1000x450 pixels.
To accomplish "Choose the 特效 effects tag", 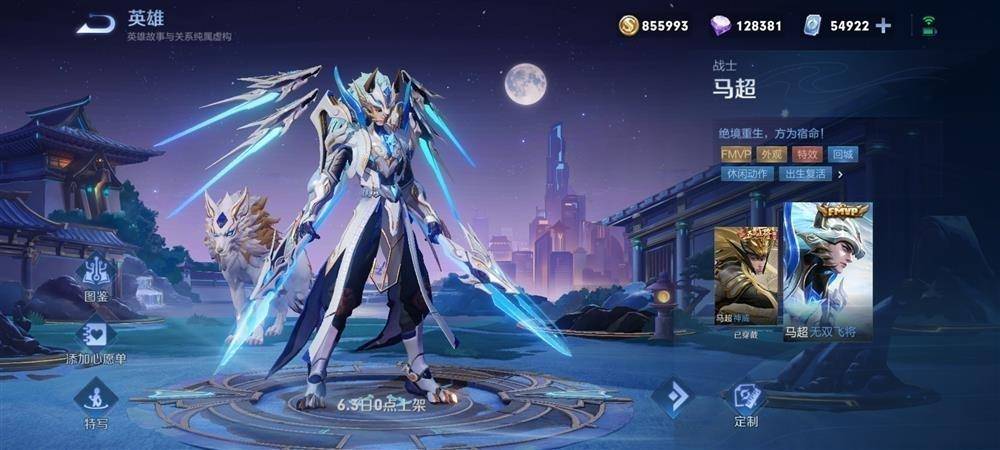I will tap(806, 154).
